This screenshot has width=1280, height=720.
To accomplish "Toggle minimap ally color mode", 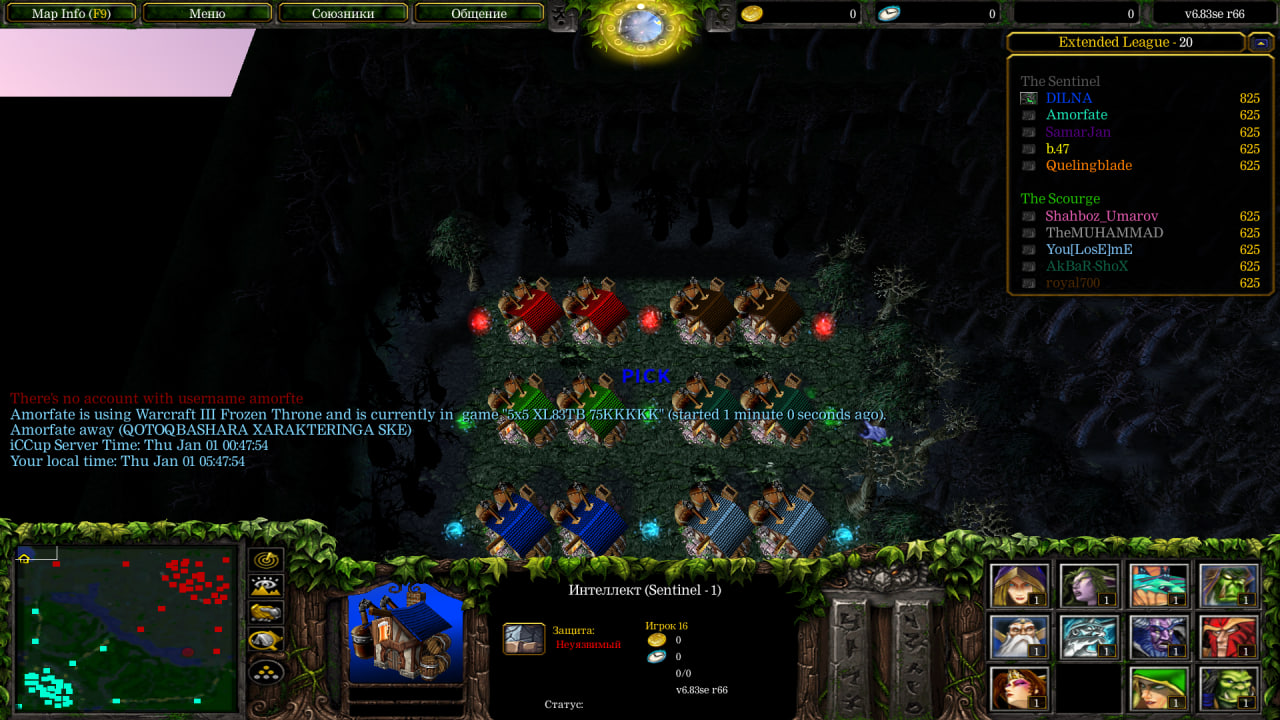I will point(266,613).
